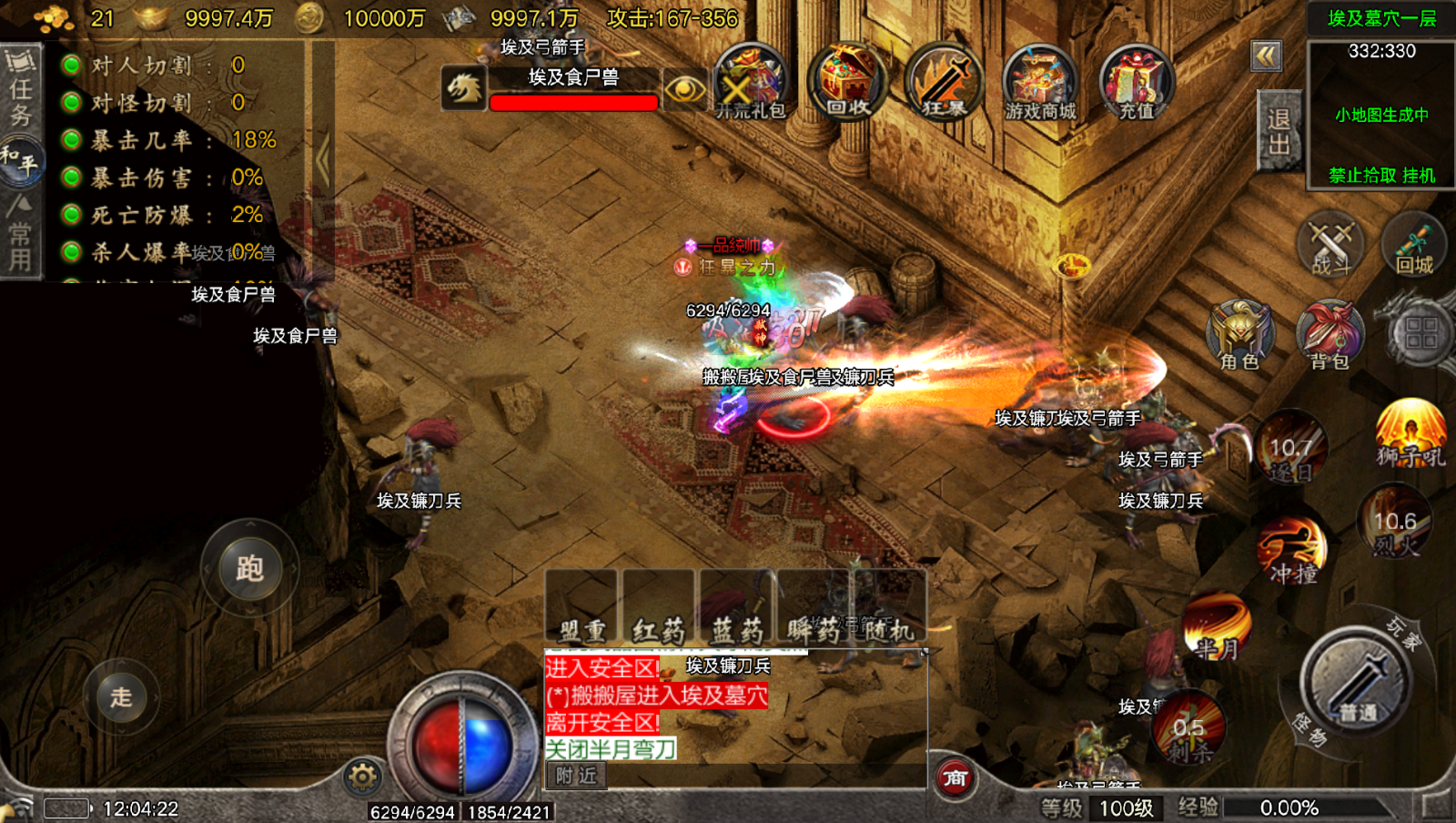Perform the 普通 normal sword attack
The width and height of the screenshot is (1456, 823).
[1356, 683]
